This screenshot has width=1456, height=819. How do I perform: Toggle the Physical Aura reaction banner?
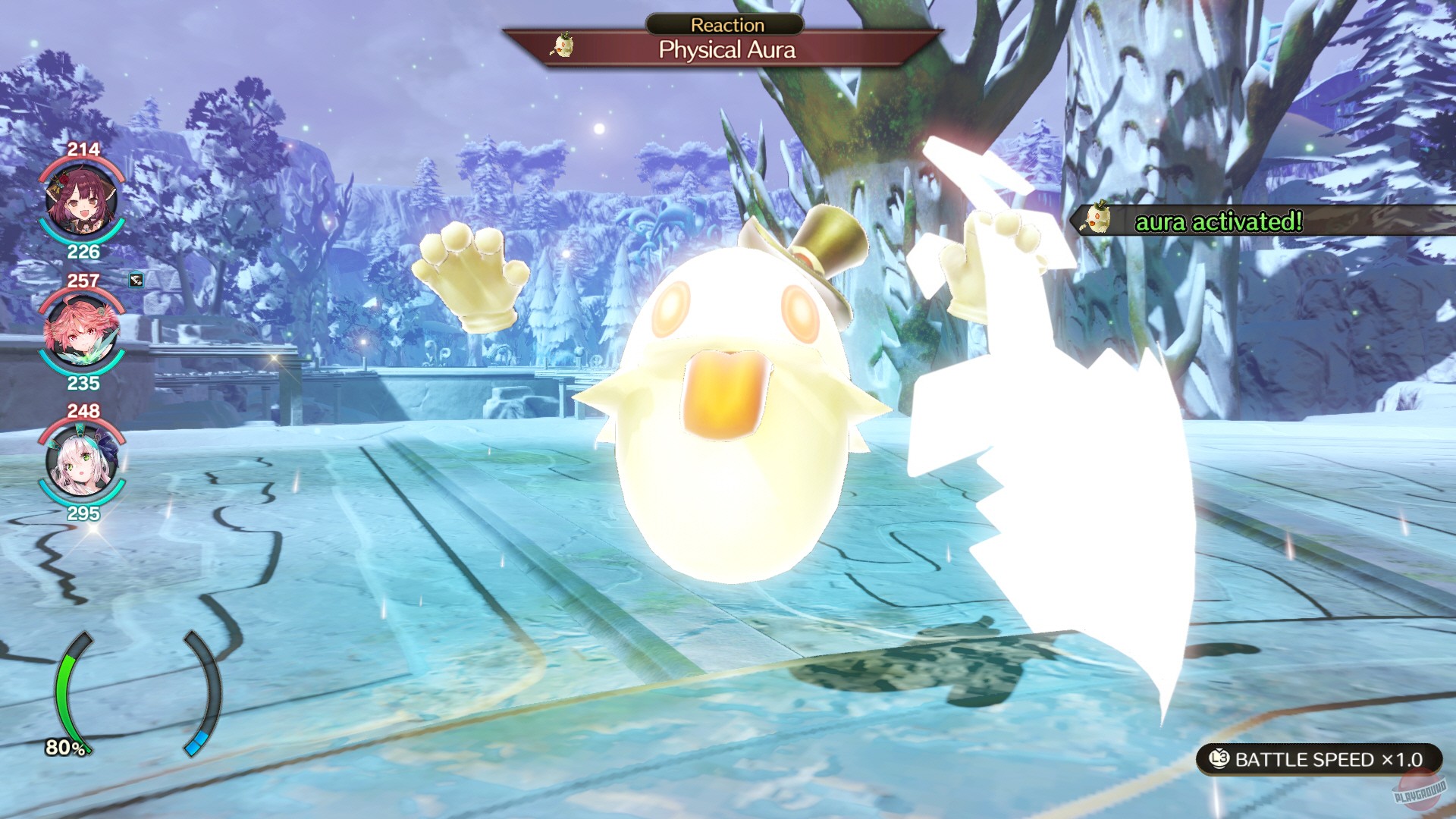coord(726,51)
